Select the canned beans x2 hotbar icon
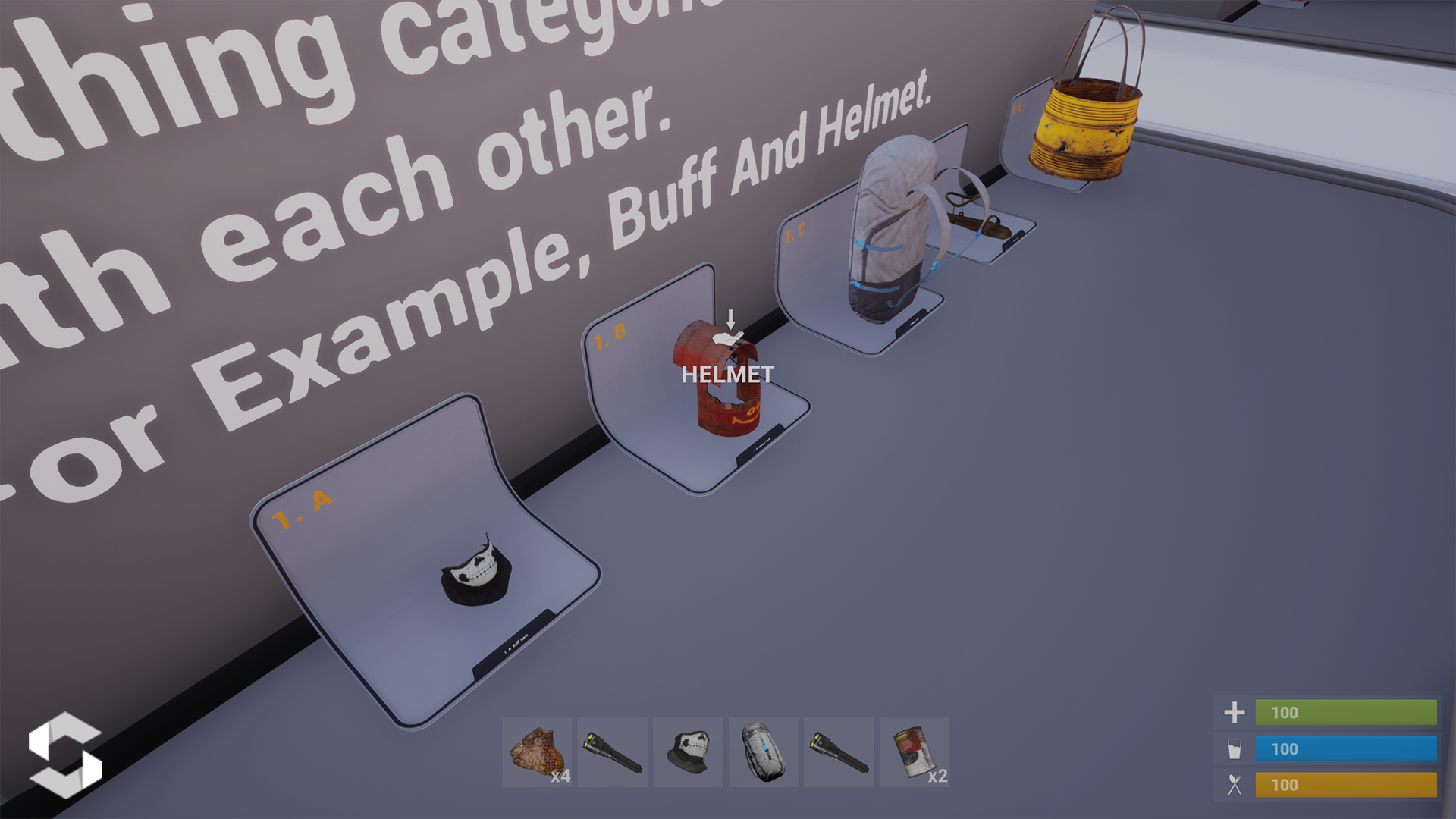This screenshot has width=1456, height=819. coord(914,752)
